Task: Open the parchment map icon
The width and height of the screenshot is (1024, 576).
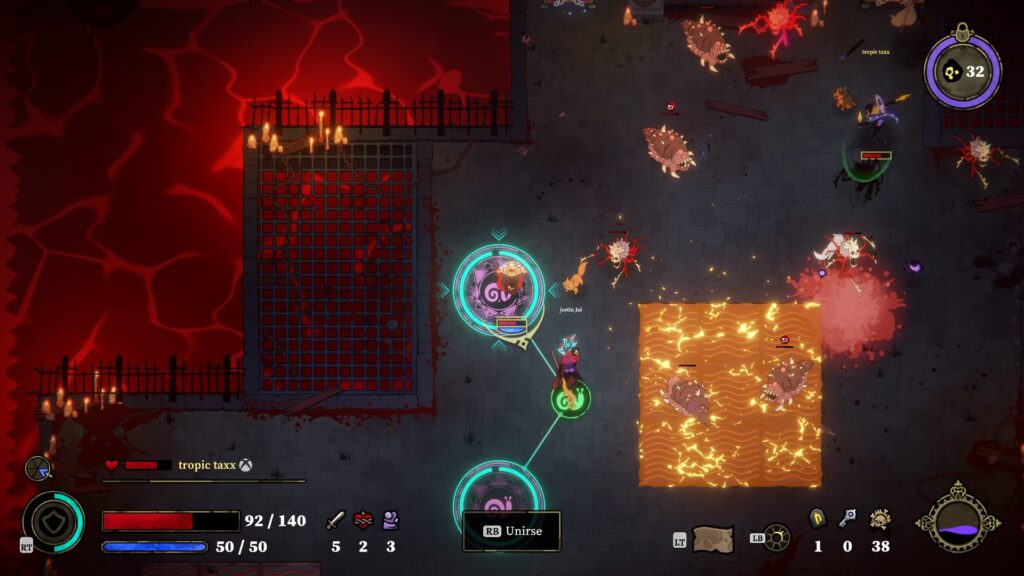Action: pyautogui.click(x=712, y=539)
